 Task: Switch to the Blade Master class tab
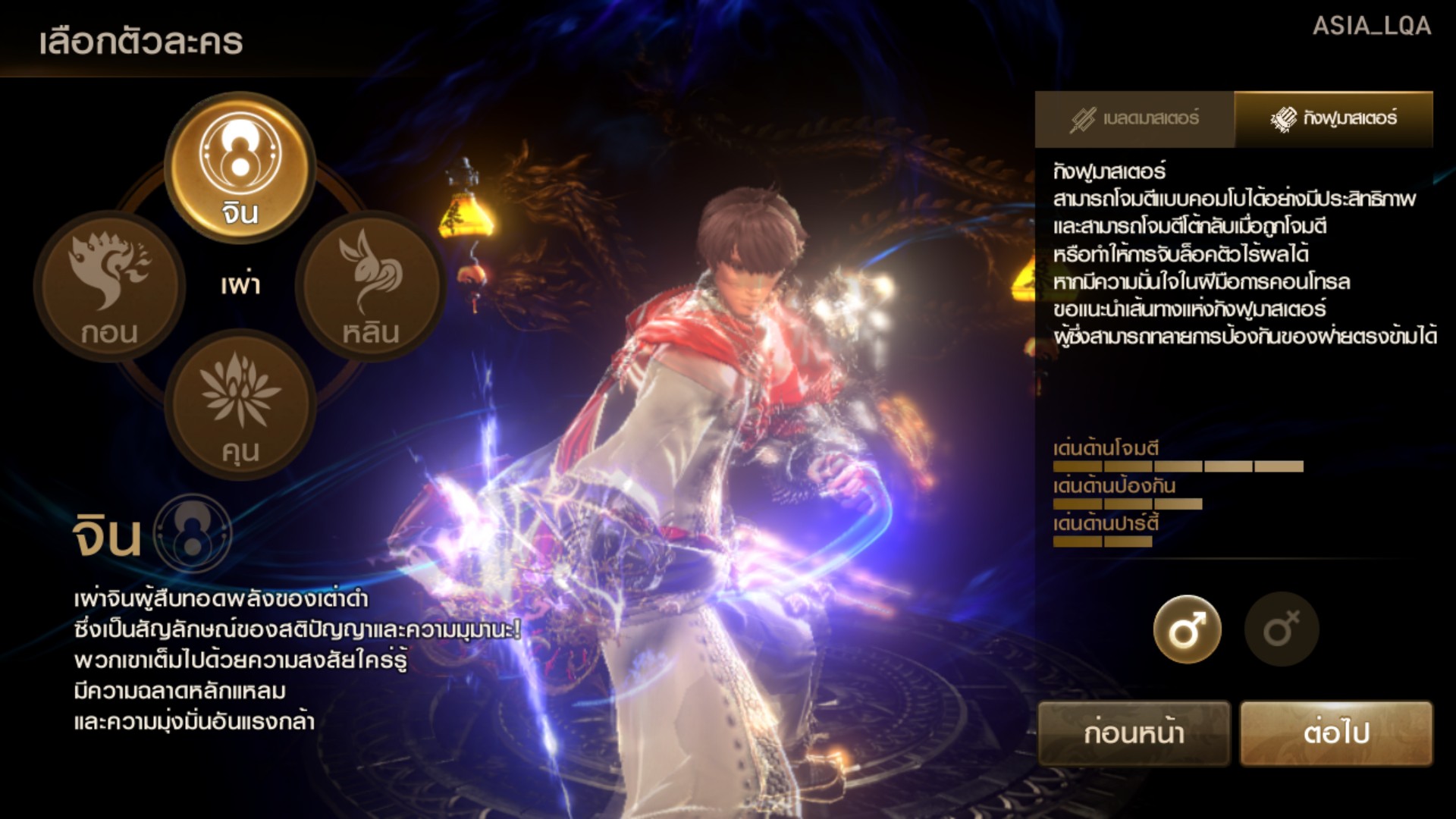(x=1134, y=119)
